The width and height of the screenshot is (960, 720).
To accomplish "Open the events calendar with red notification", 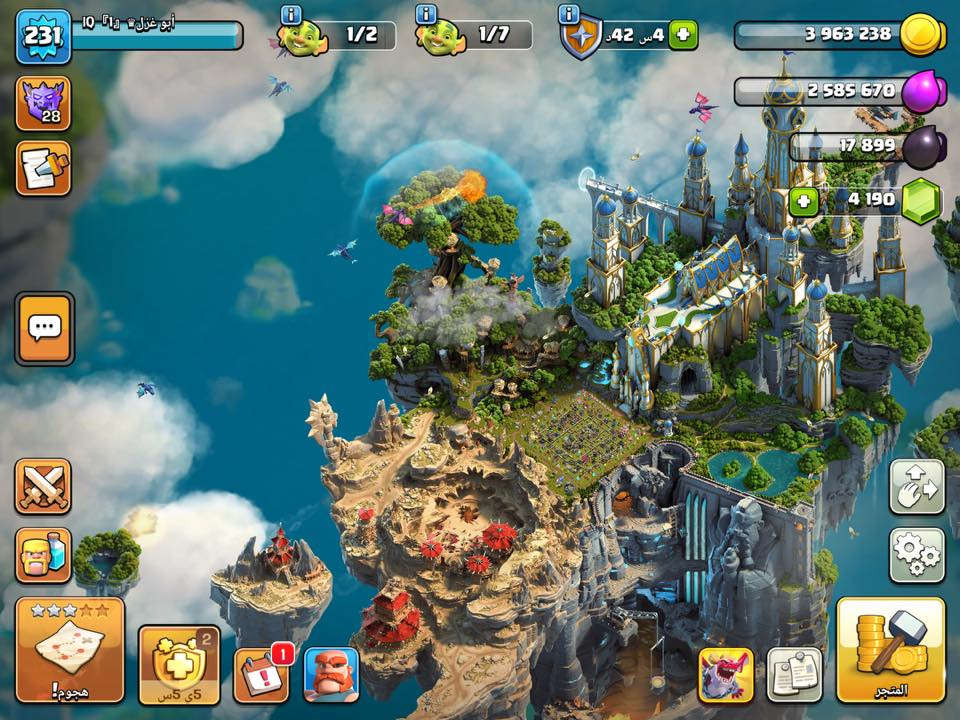I will point(262,674).
